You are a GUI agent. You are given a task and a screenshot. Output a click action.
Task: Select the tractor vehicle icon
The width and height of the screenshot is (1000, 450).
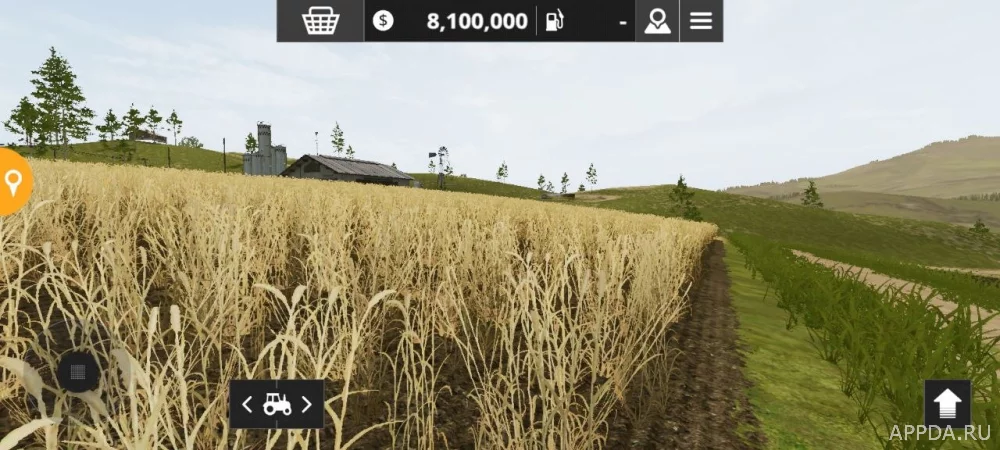click(277, 404)
